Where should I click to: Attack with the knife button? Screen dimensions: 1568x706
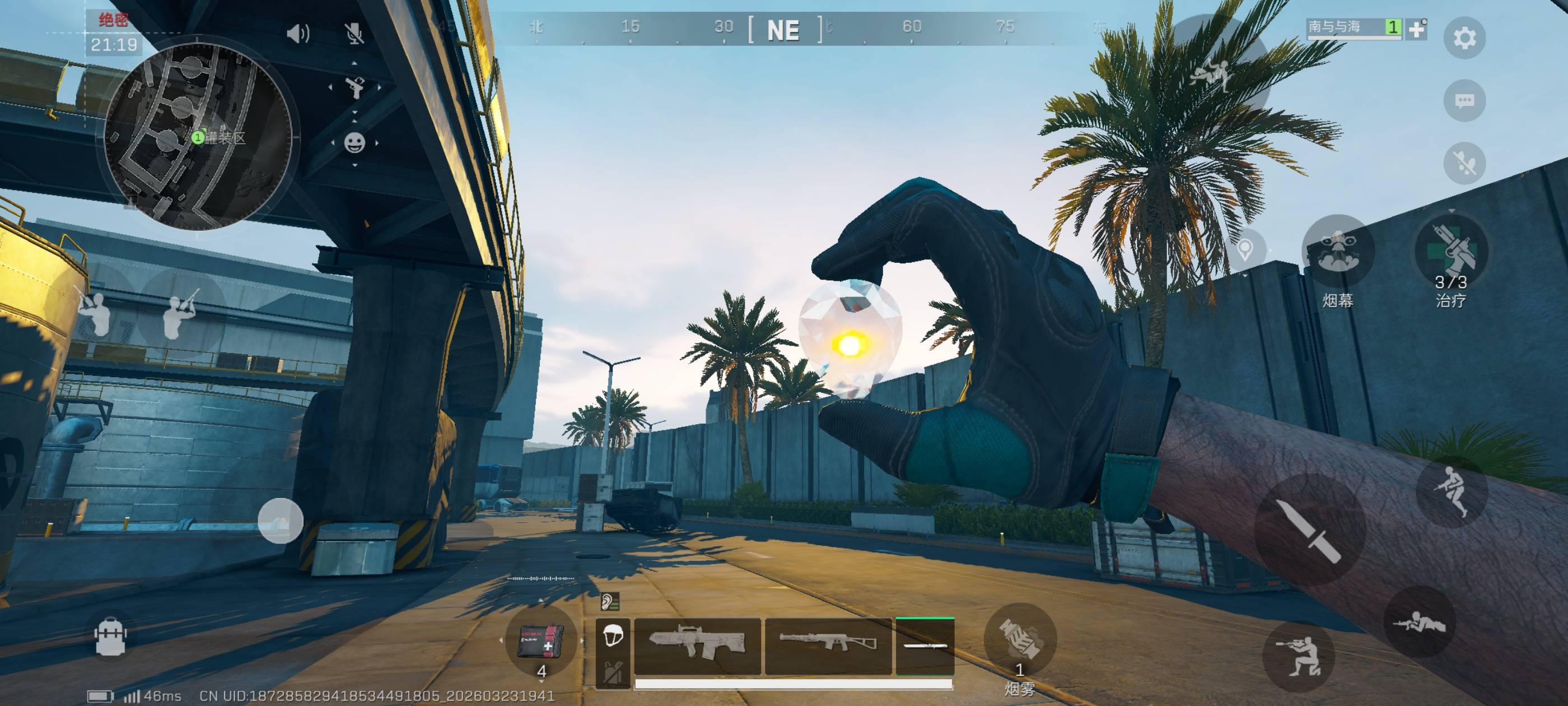1310,530
